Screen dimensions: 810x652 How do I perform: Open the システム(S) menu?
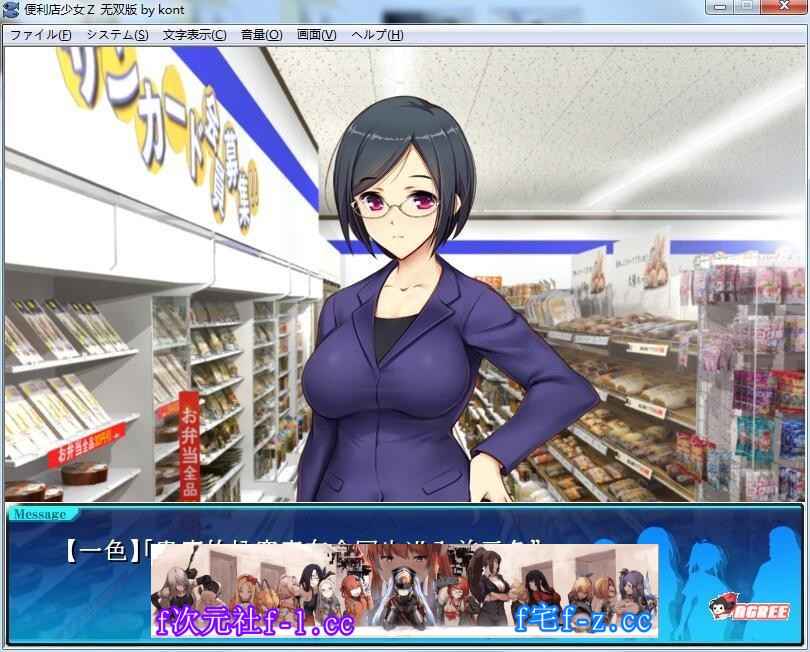[117, 34]
